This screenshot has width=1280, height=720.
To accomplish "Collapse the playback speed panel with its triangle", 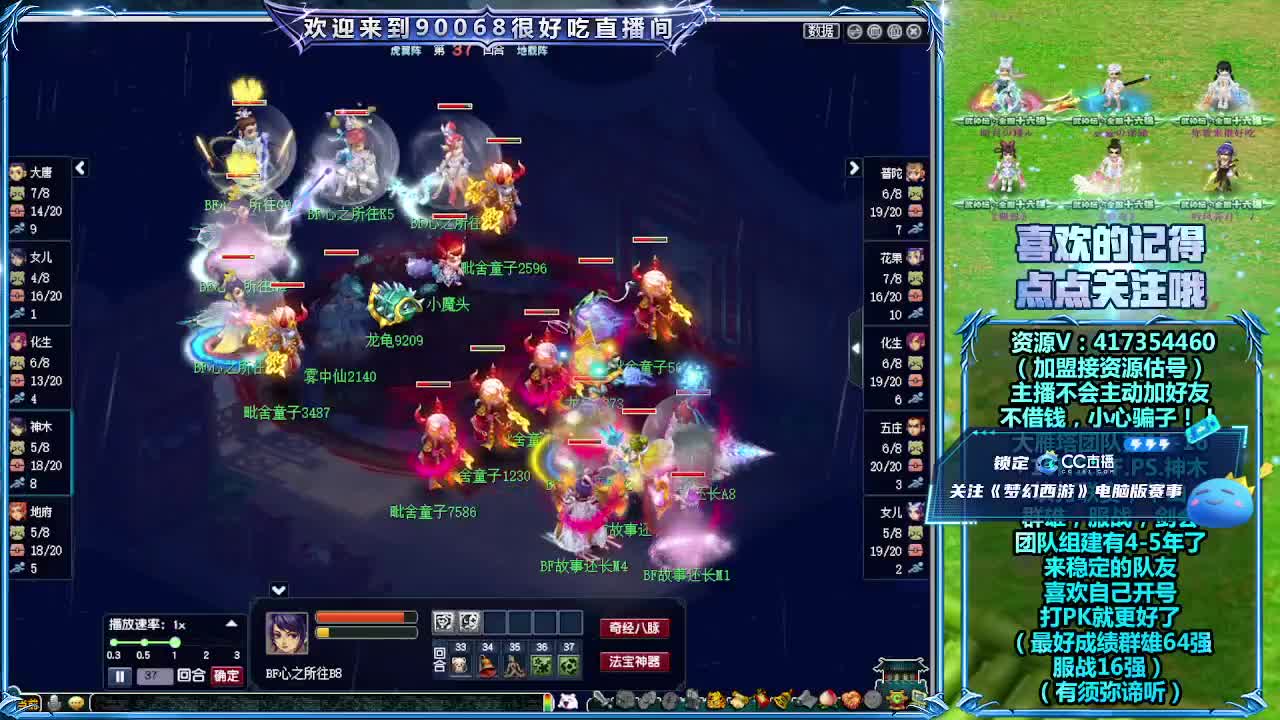I will [x=231, y=623].
